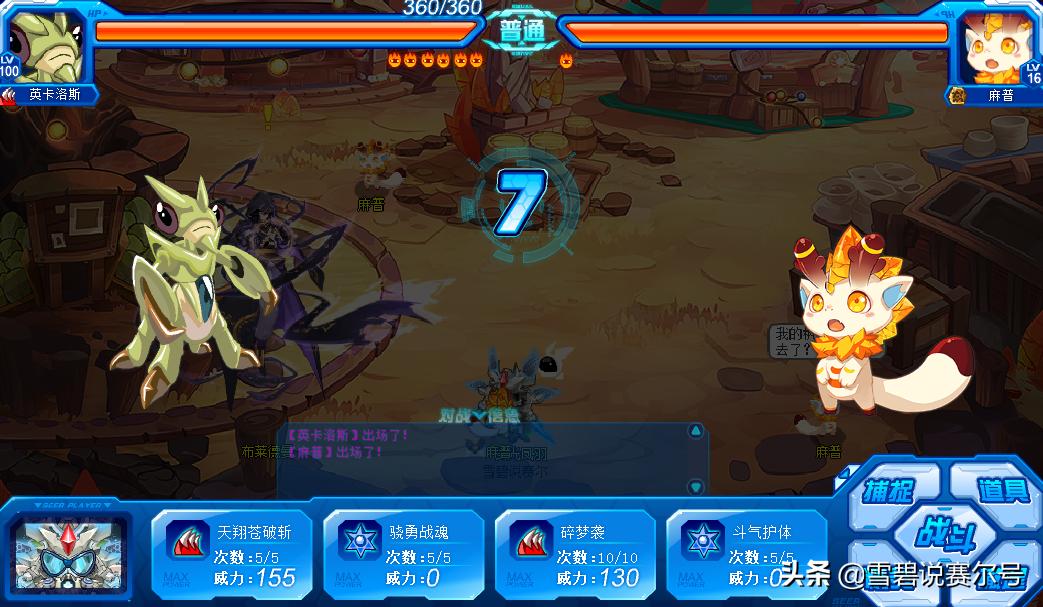Open the 捕捉 capture option

click(890, 490)
